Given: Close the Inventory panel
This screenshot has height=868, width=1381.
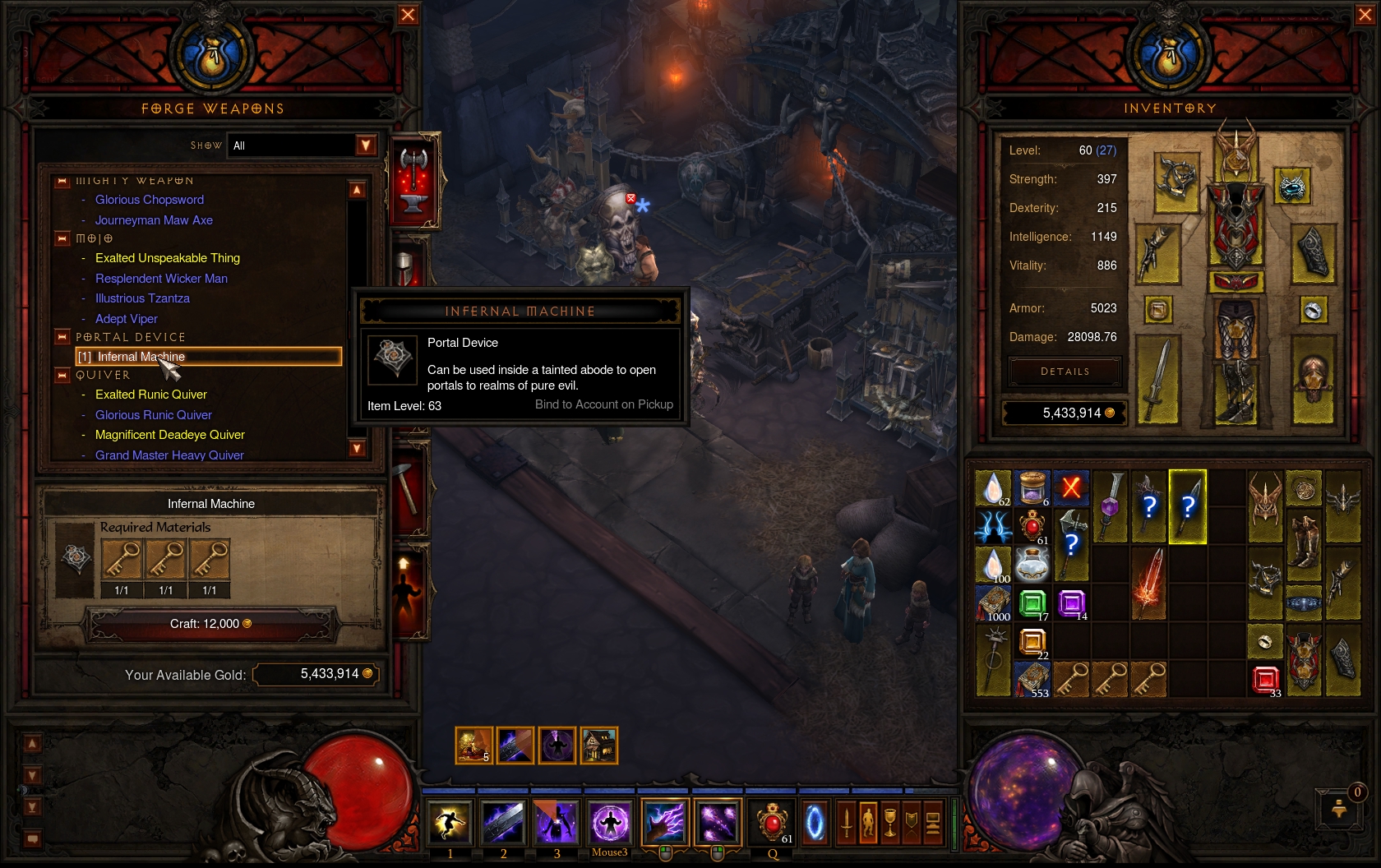Looking at the screenshot, I should click(x=1365, y=15).
